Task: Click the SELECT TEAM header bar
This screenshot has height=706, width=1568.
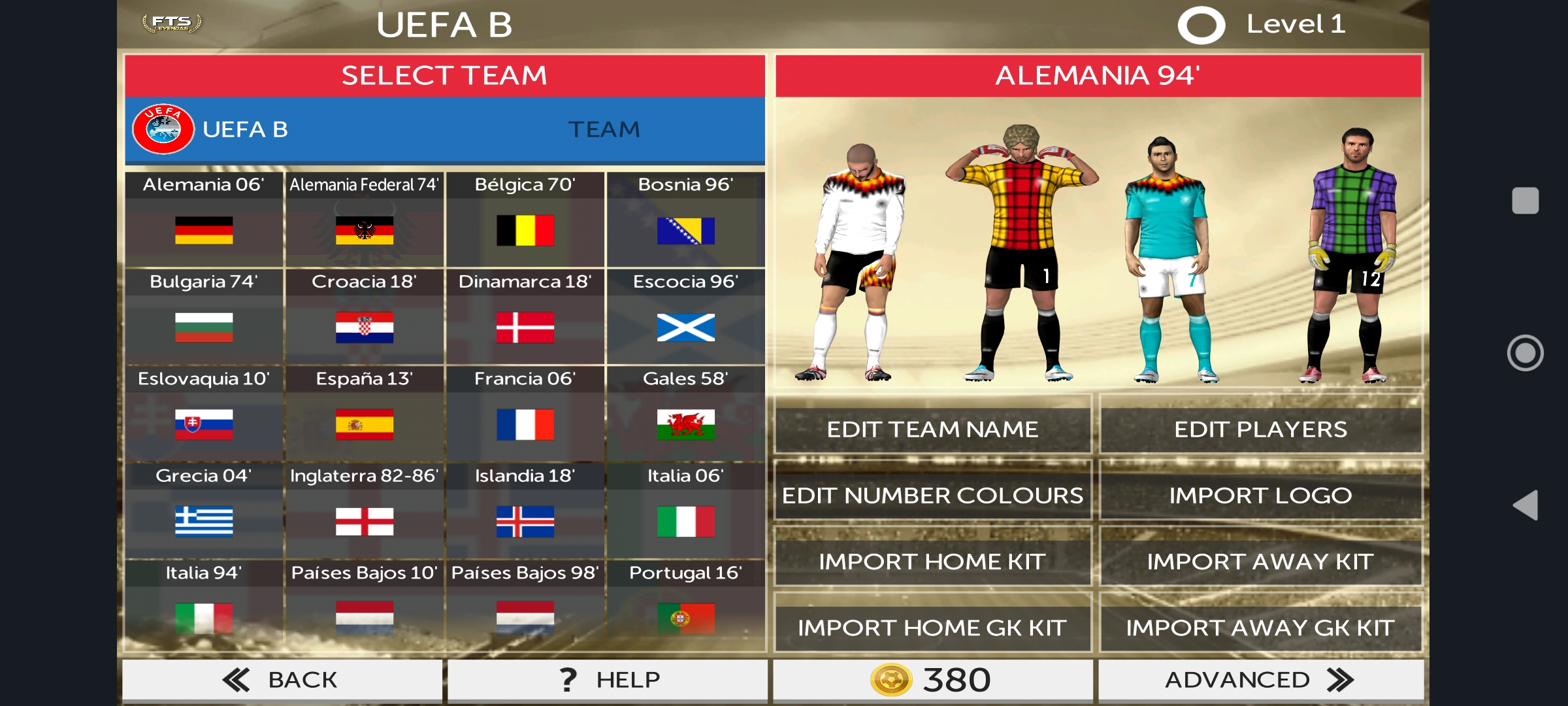Action: tap(444, 75)
